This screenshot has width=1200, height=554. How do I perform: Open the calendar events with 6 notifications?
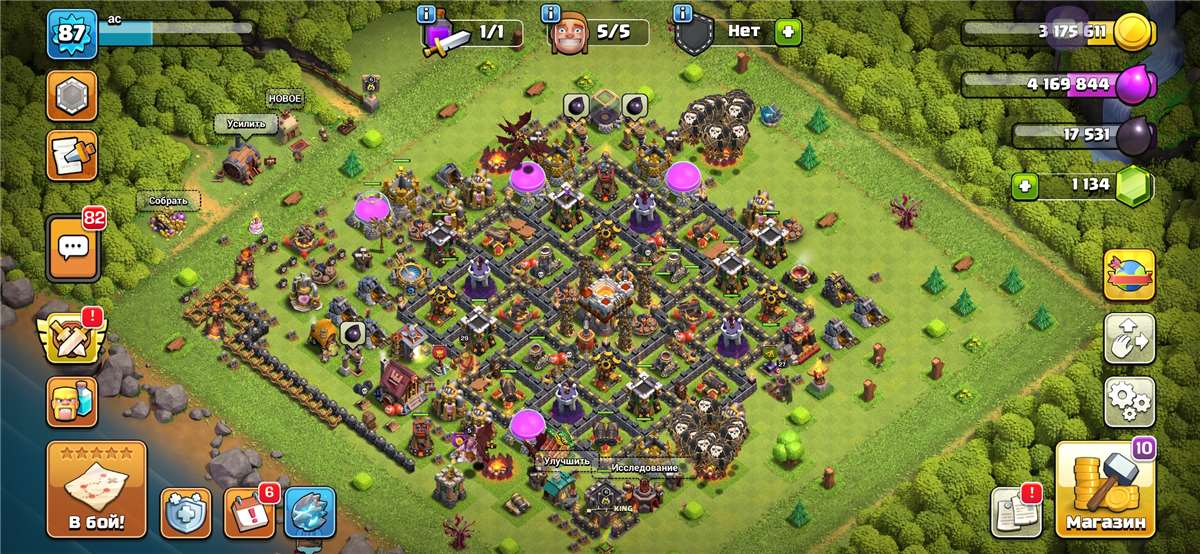[x=248, y=512]
